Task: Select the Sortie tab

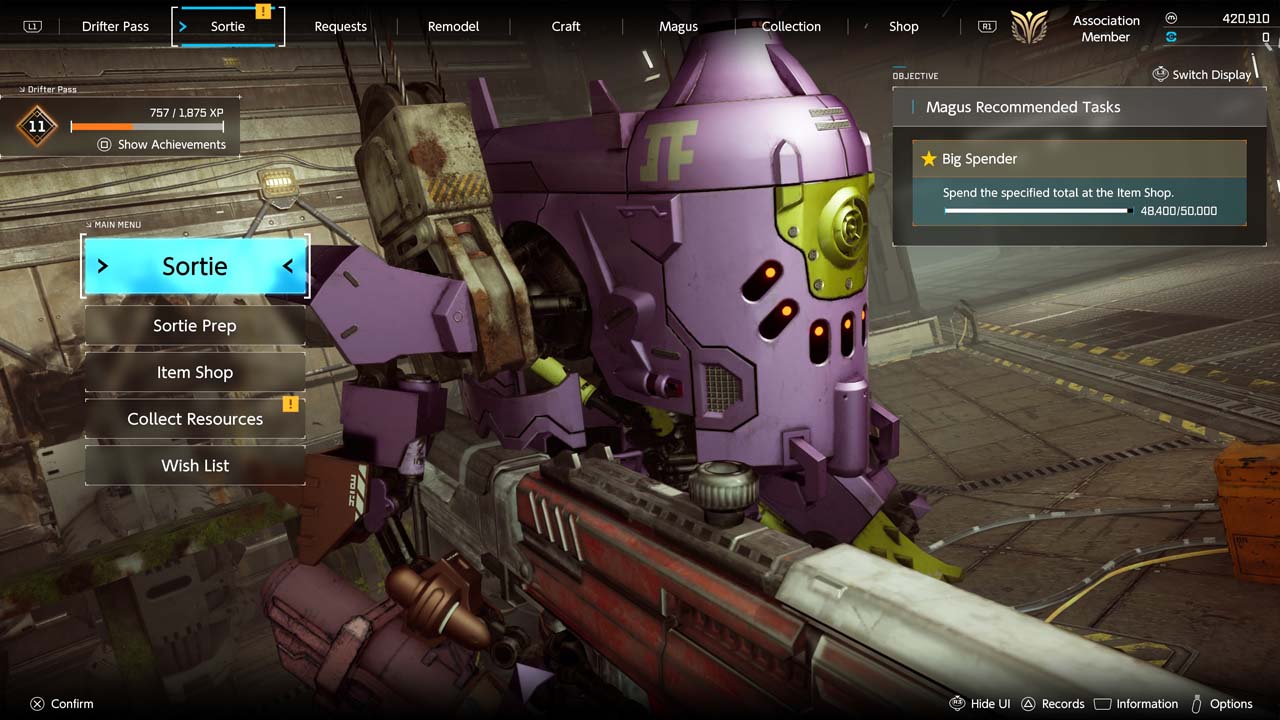Action: 228,27
